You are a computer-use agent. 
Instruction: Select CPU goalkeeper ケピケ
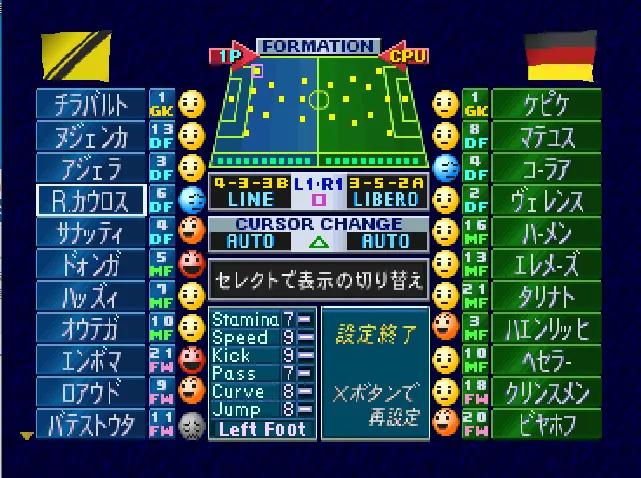[x=546, y=104]
